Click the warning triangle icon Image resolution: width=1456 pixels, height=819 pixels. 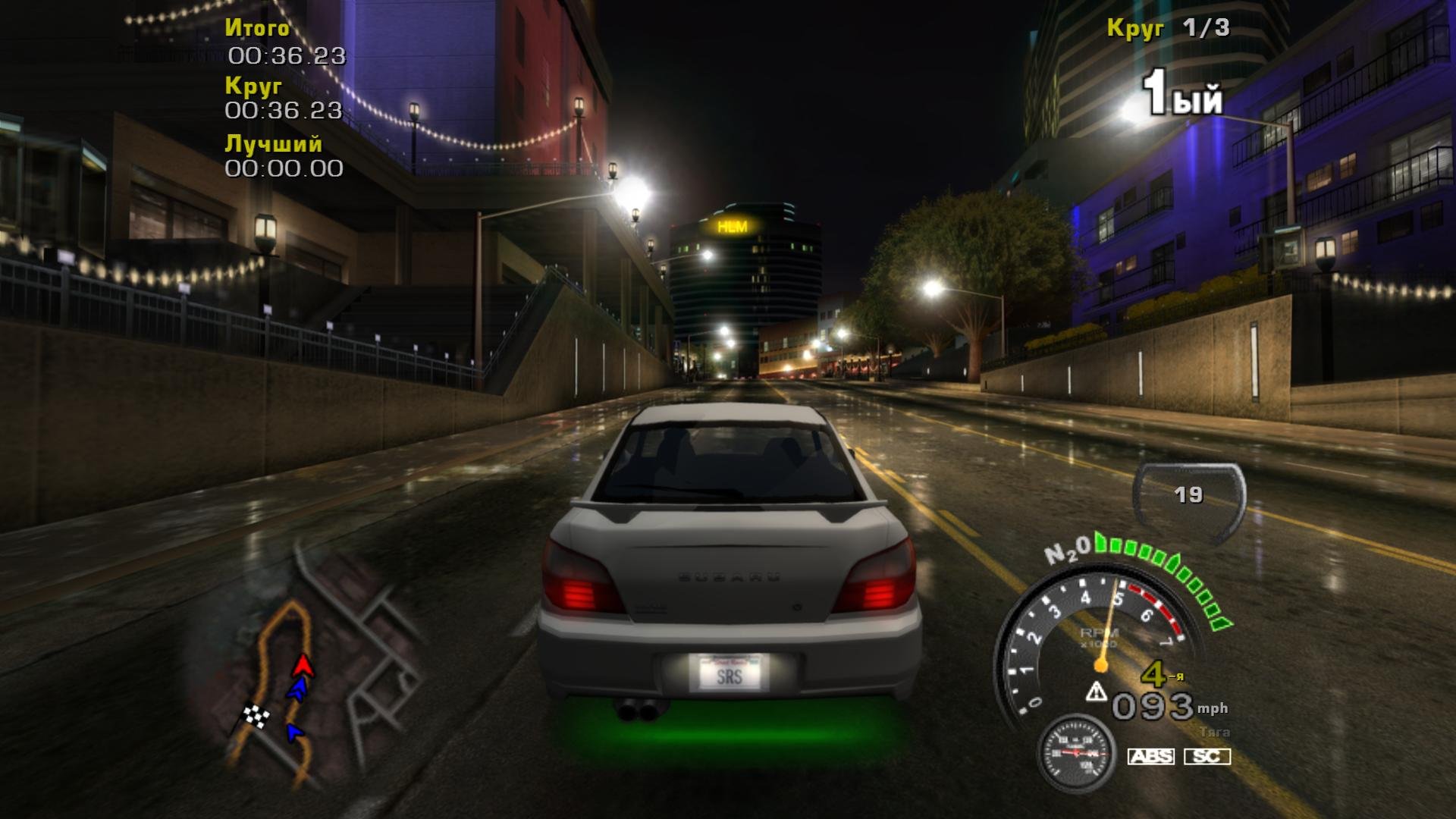point(1096,692)
